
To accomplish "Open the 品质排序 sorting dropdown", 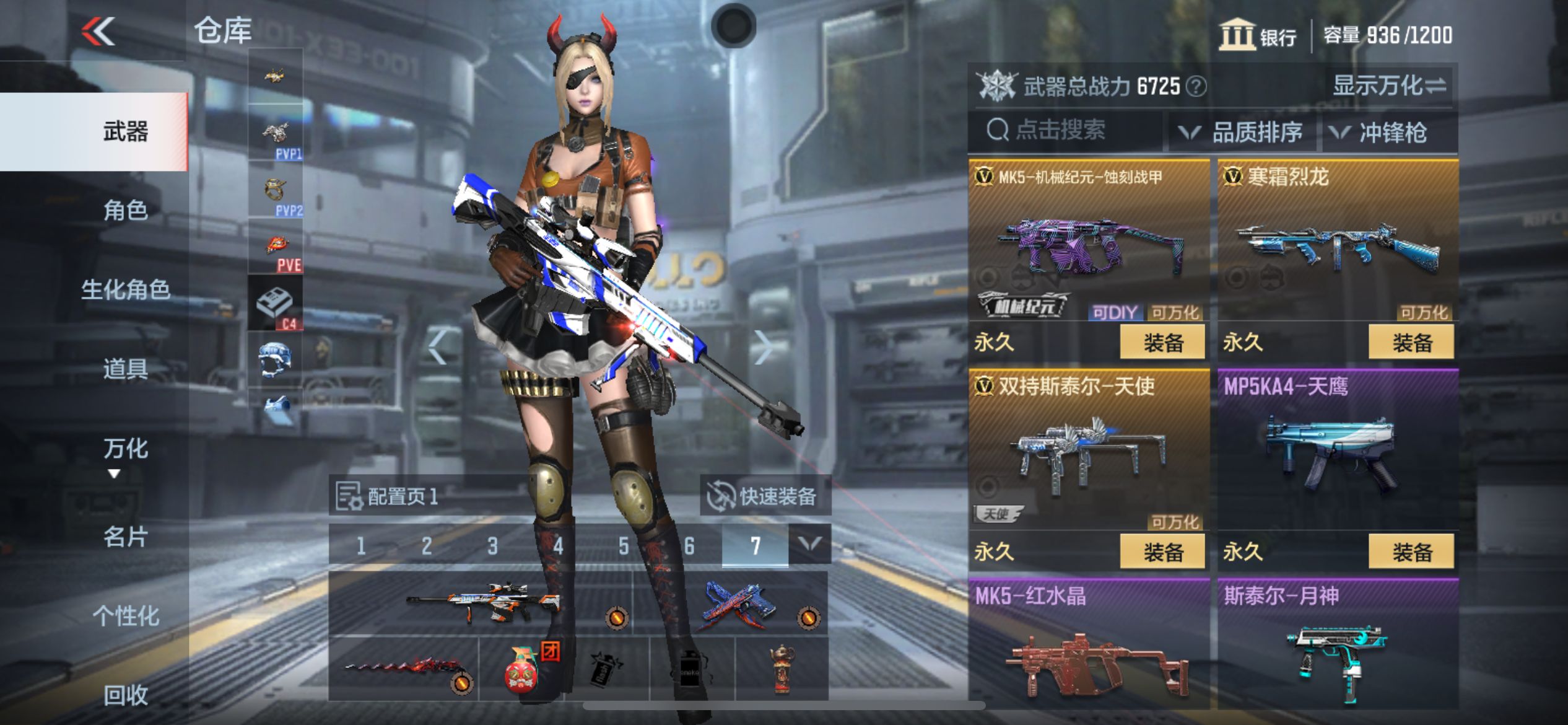I will (x=1245, y=132).
